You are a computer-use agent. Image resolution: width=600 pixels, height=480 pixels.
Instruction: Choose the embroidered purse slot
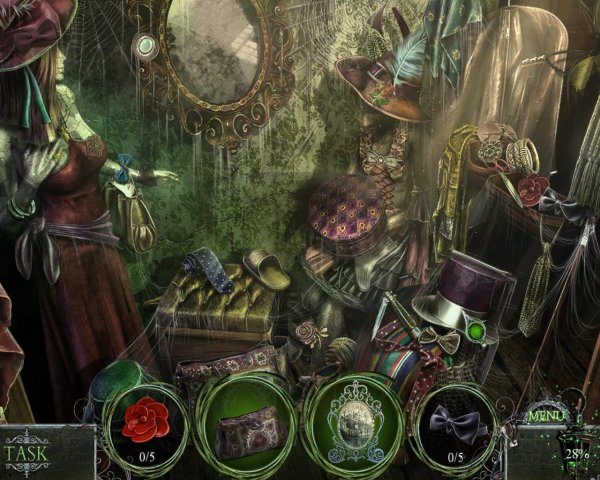coord(243,427)
